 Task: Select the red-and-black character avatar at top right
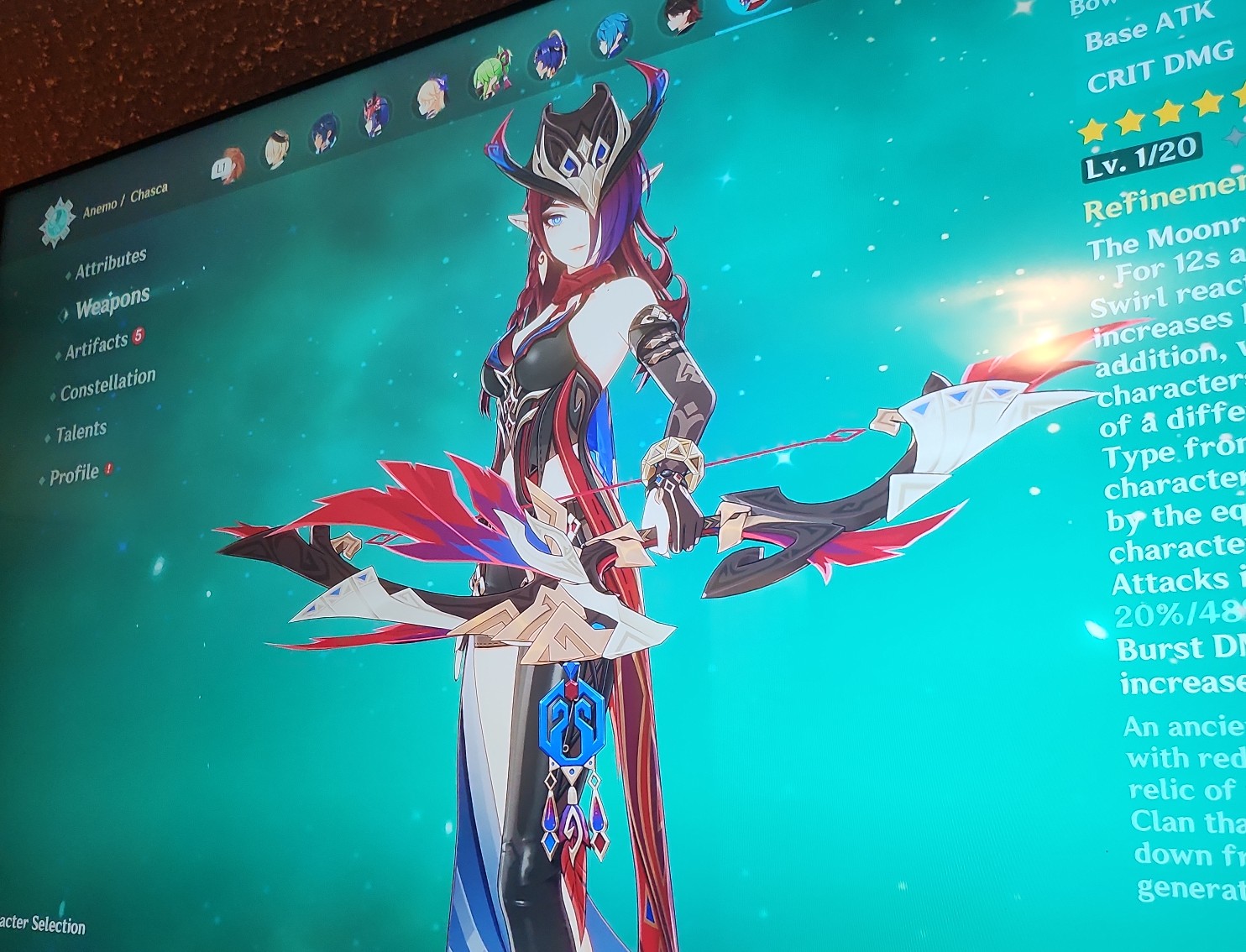coord(682,17)
